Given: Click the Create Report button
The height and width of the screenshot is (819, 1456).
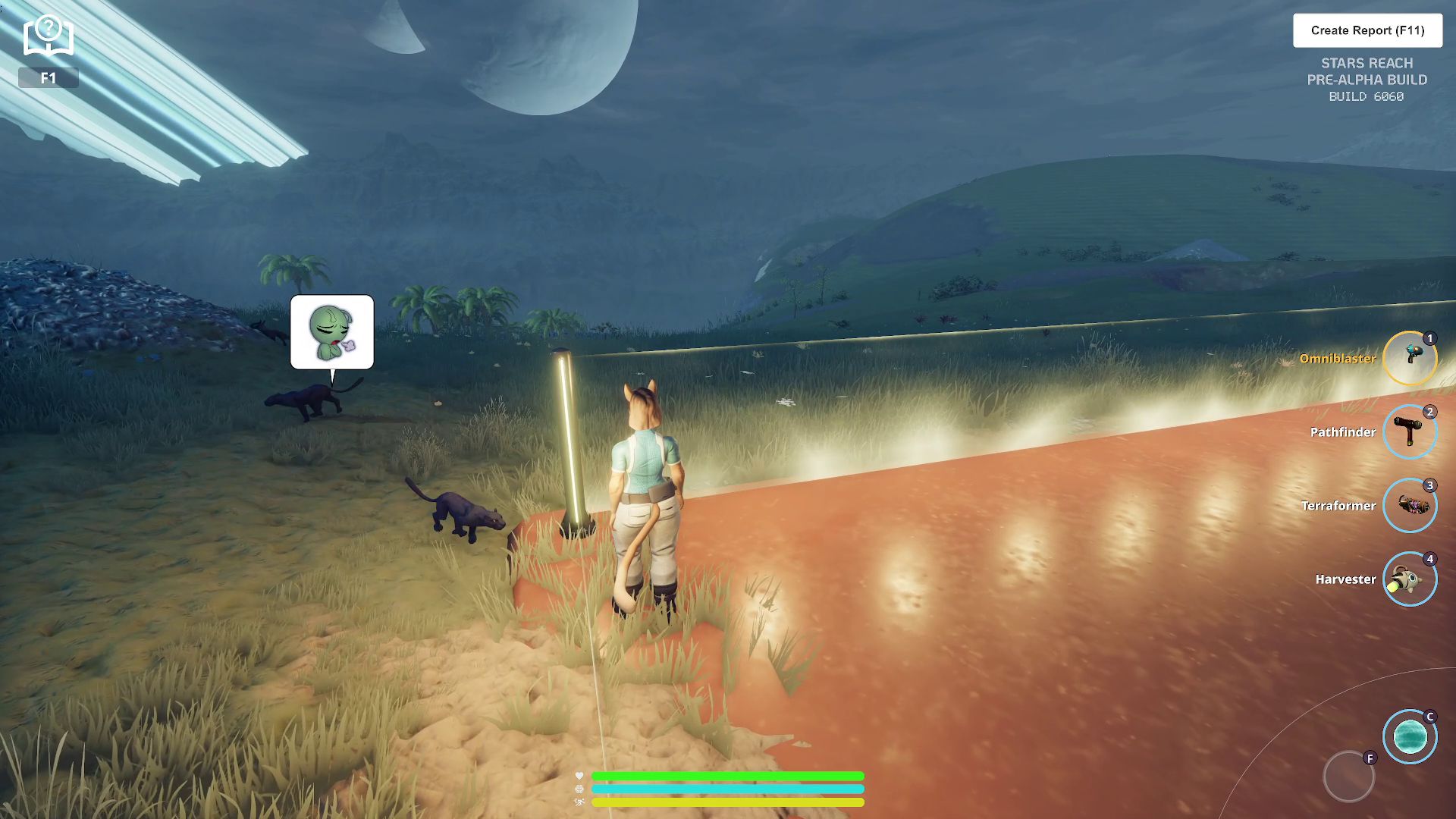Looking at the screenshot, I should [x=1367, y=30].
